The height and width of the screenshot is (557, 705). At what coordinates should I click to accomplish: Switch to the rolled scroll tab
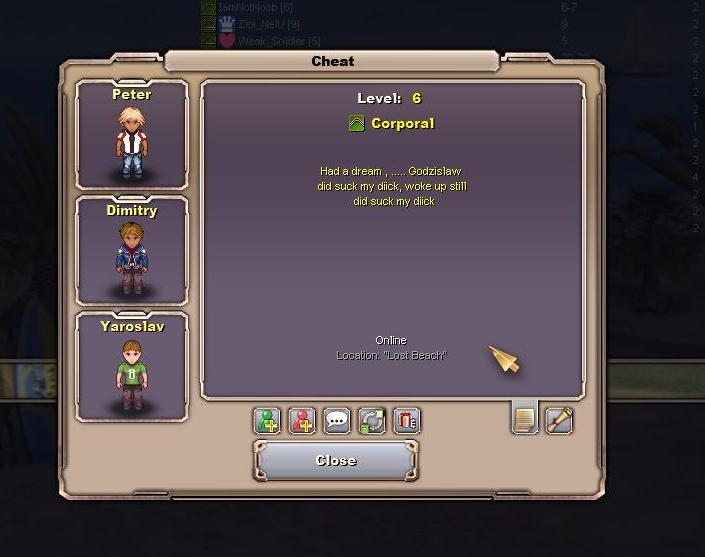(x=559, y=420)
